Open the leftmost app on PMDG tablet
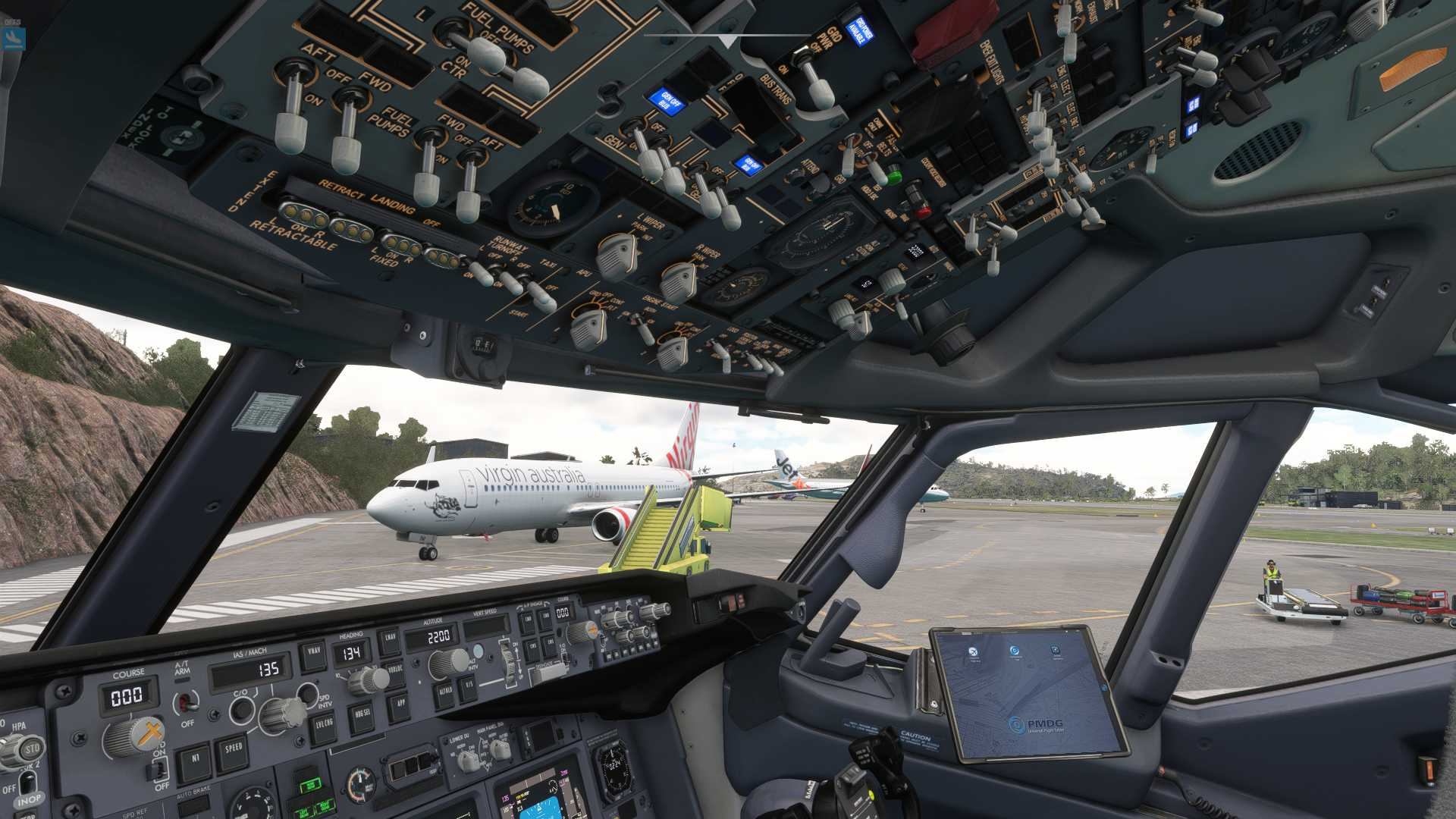Image resolution: width=1456 pixels, height=819 pixels. tap(974, 651)
